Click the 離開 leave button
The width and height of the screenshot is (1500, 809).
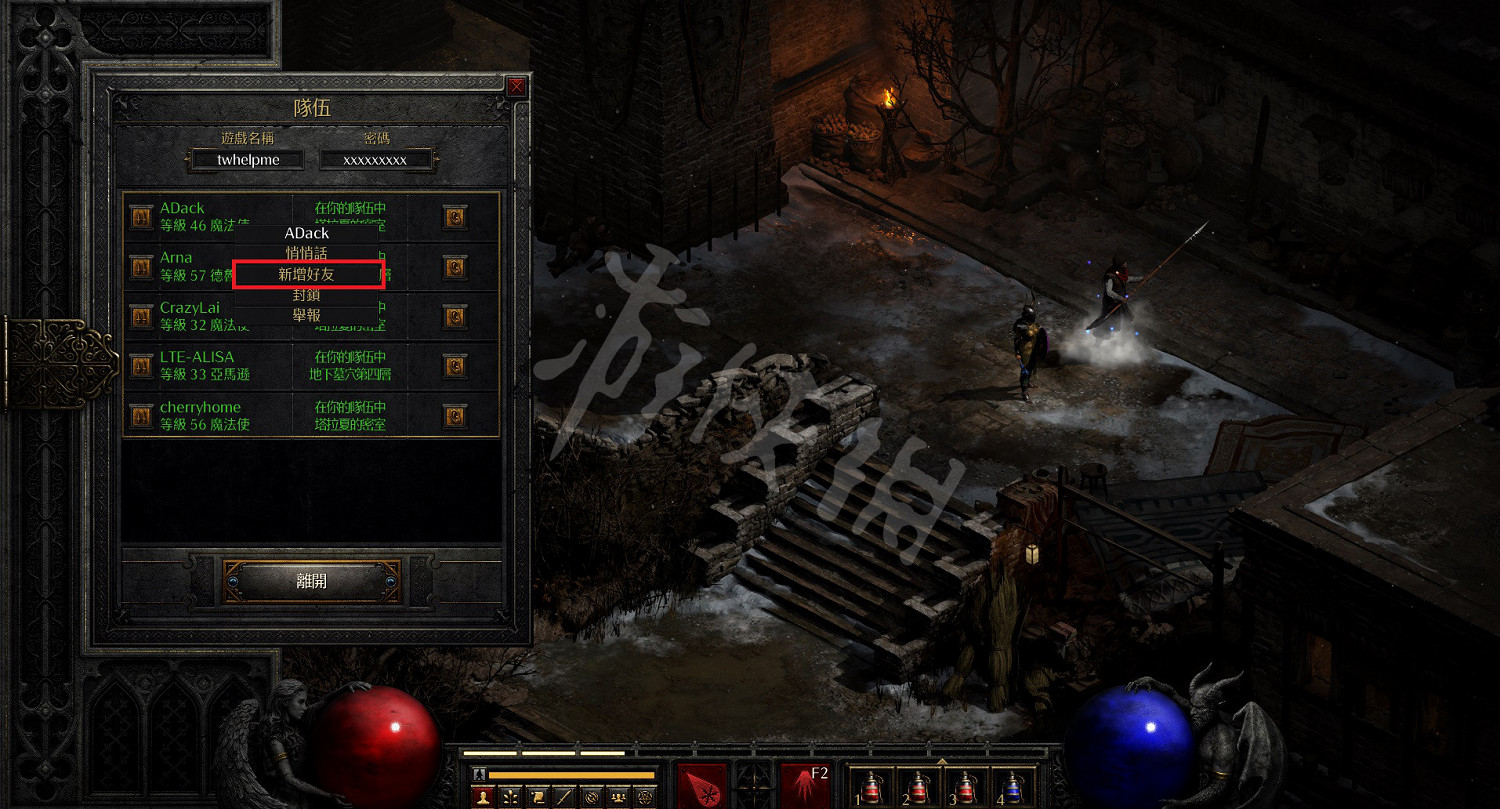(x=311, y=581)
